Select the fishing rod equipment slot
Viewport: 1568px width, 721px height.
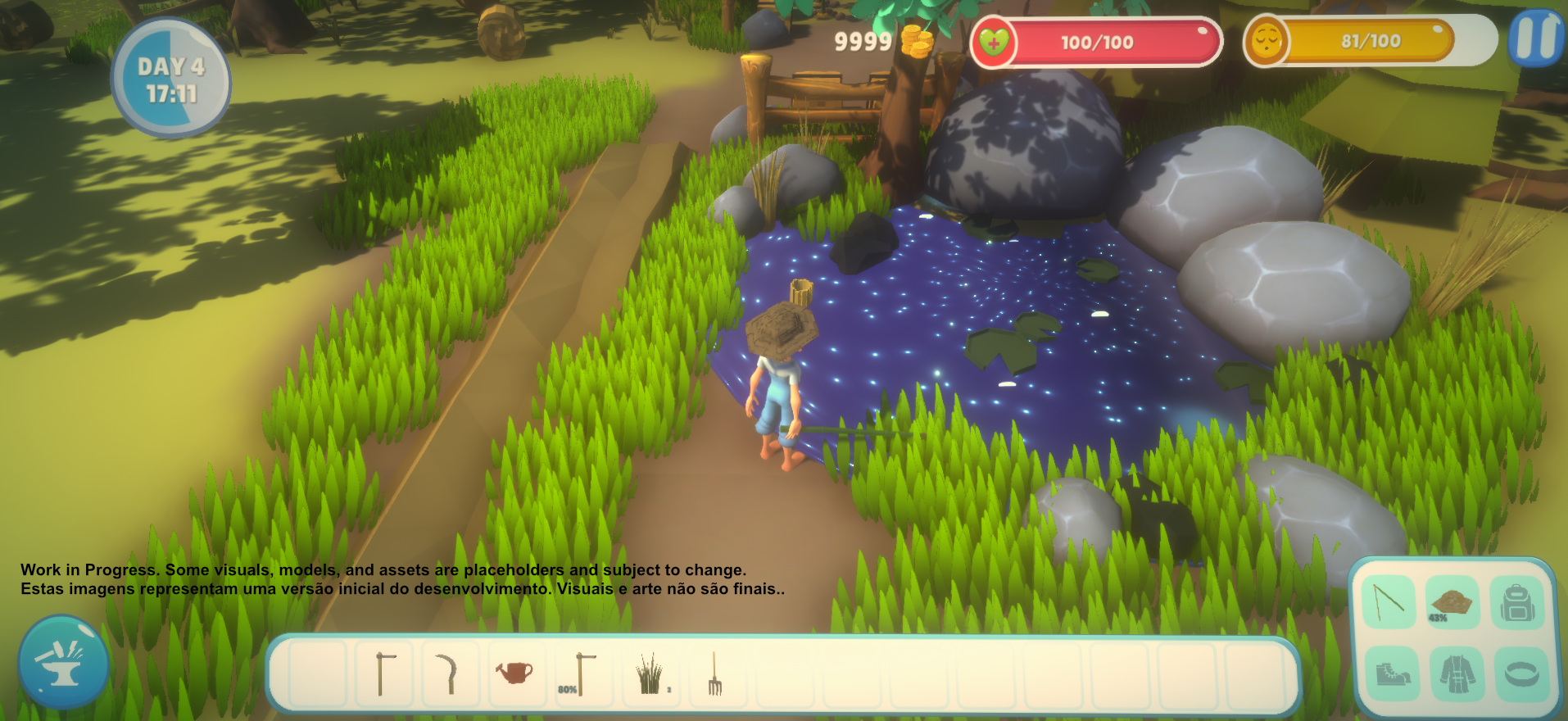(1389, 602)
